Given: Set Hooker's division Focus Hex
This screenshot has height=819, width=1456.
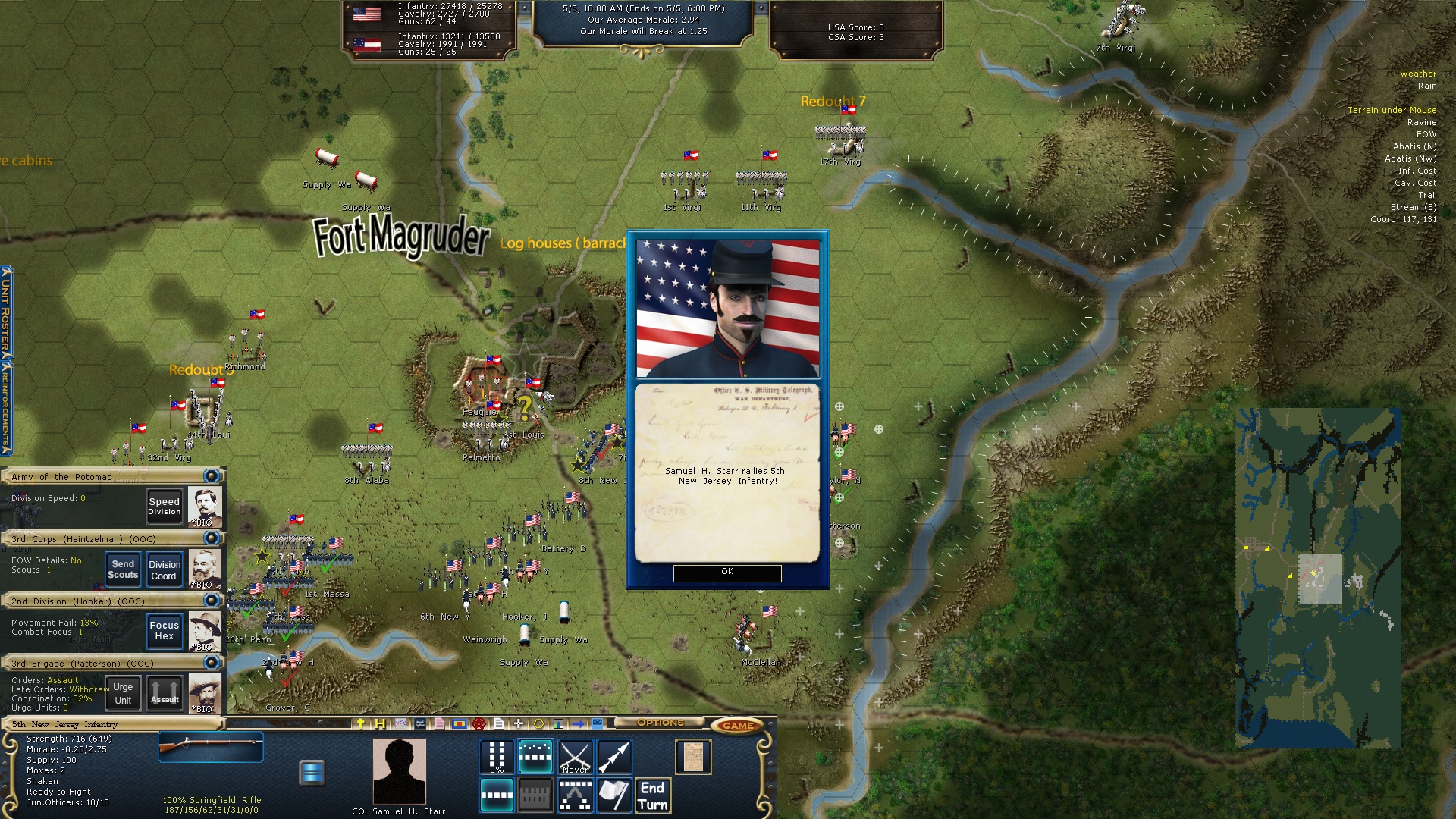Looking at the screenshot, I should (x=165, y=631).
